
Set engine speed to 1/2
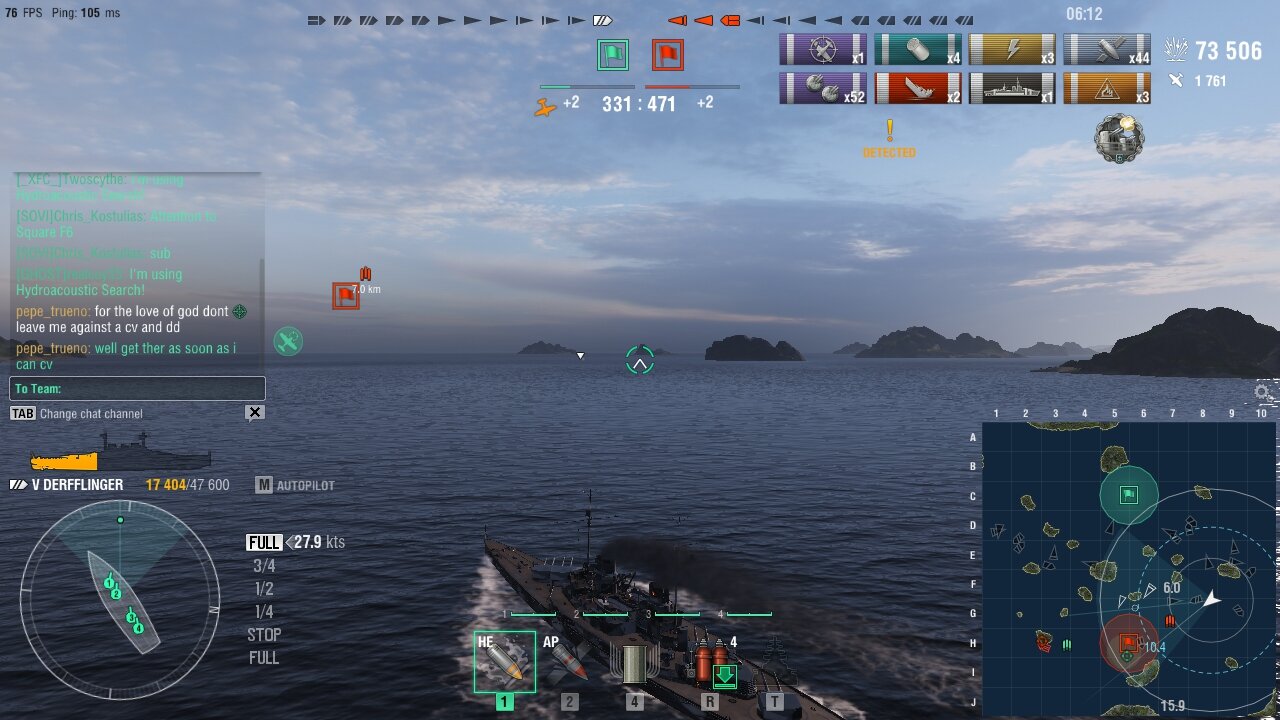coord(264,589)
